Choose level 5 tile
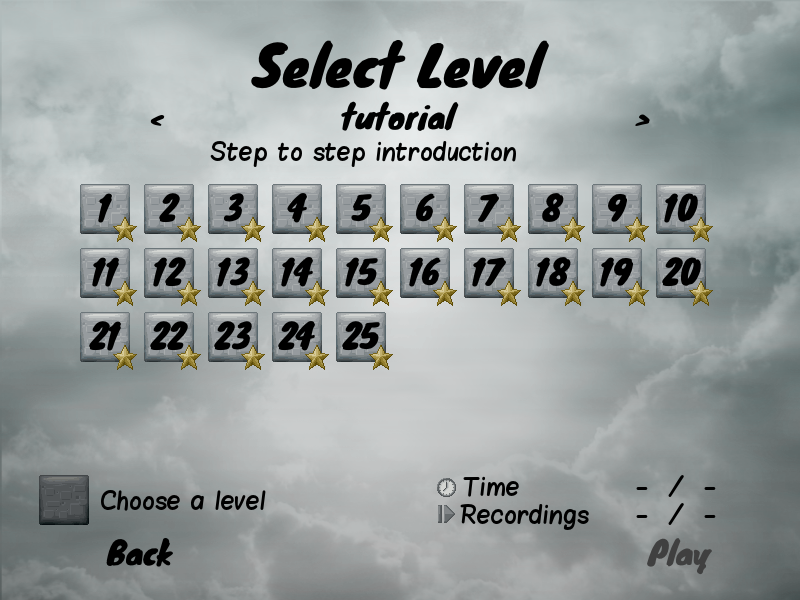Image resolution: width=800 pixels, height=600 pixels. [361, 209]
